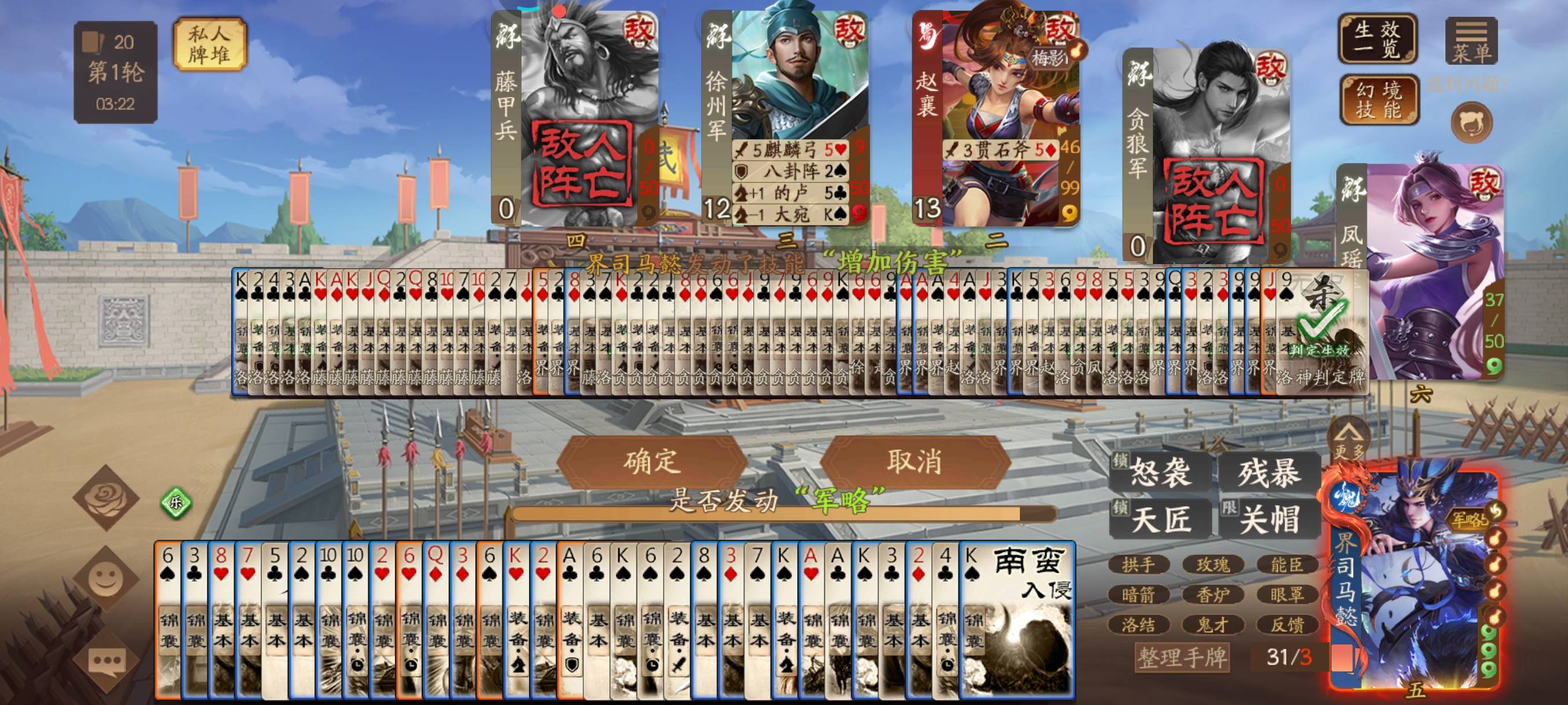Open the 菜单 menu

1471,41
